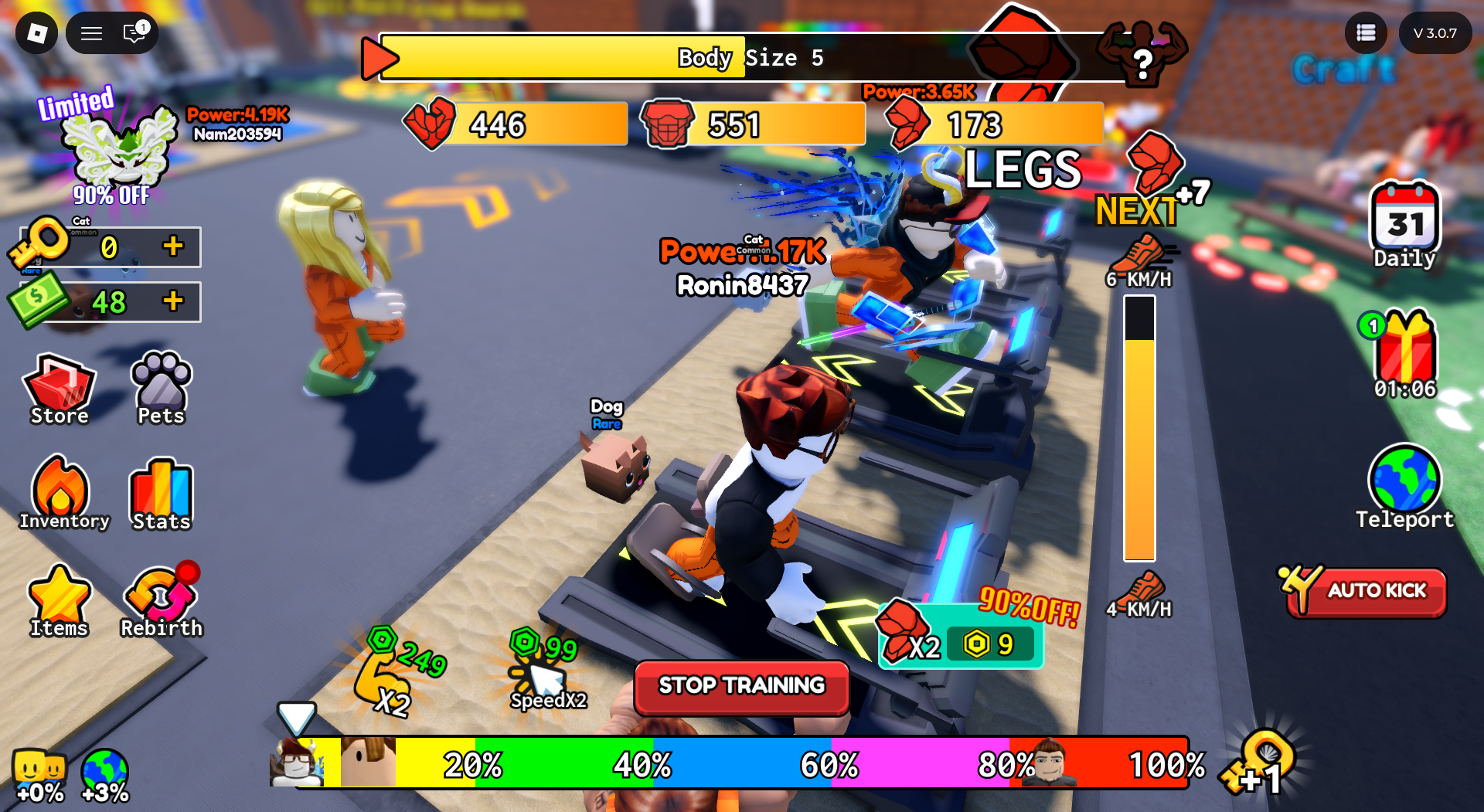
Task: Open the Inventory
Action: (x=62, y=494)
